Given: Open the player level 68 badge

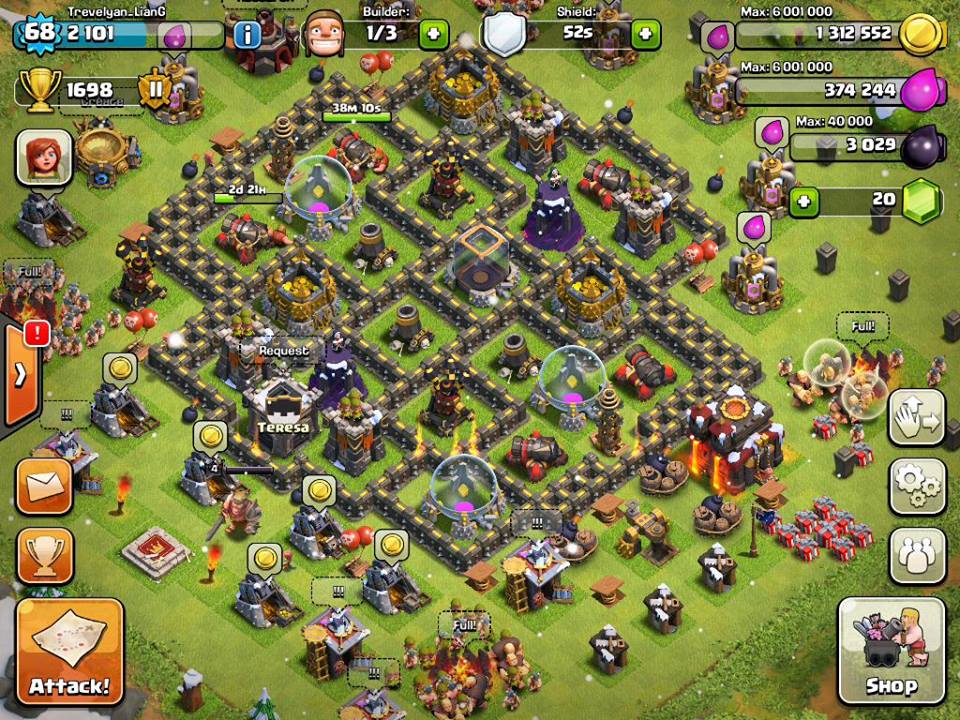Looking at the screenshot, I should click(x=38, y=33).
